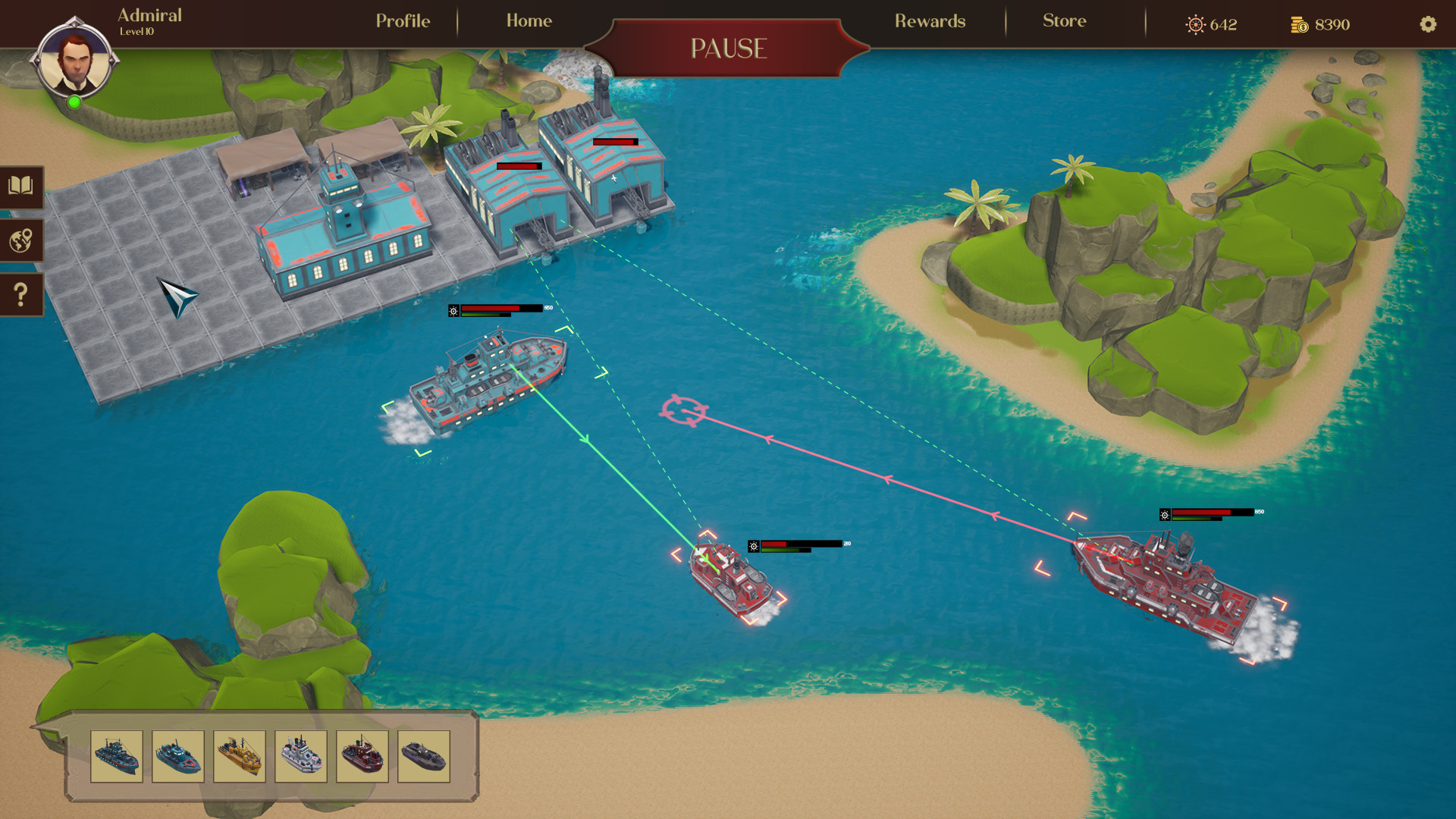Select the white gunboat from the fleet panel
The height and width of the screenshot is (819, 1456).
(x=301, y=757)
